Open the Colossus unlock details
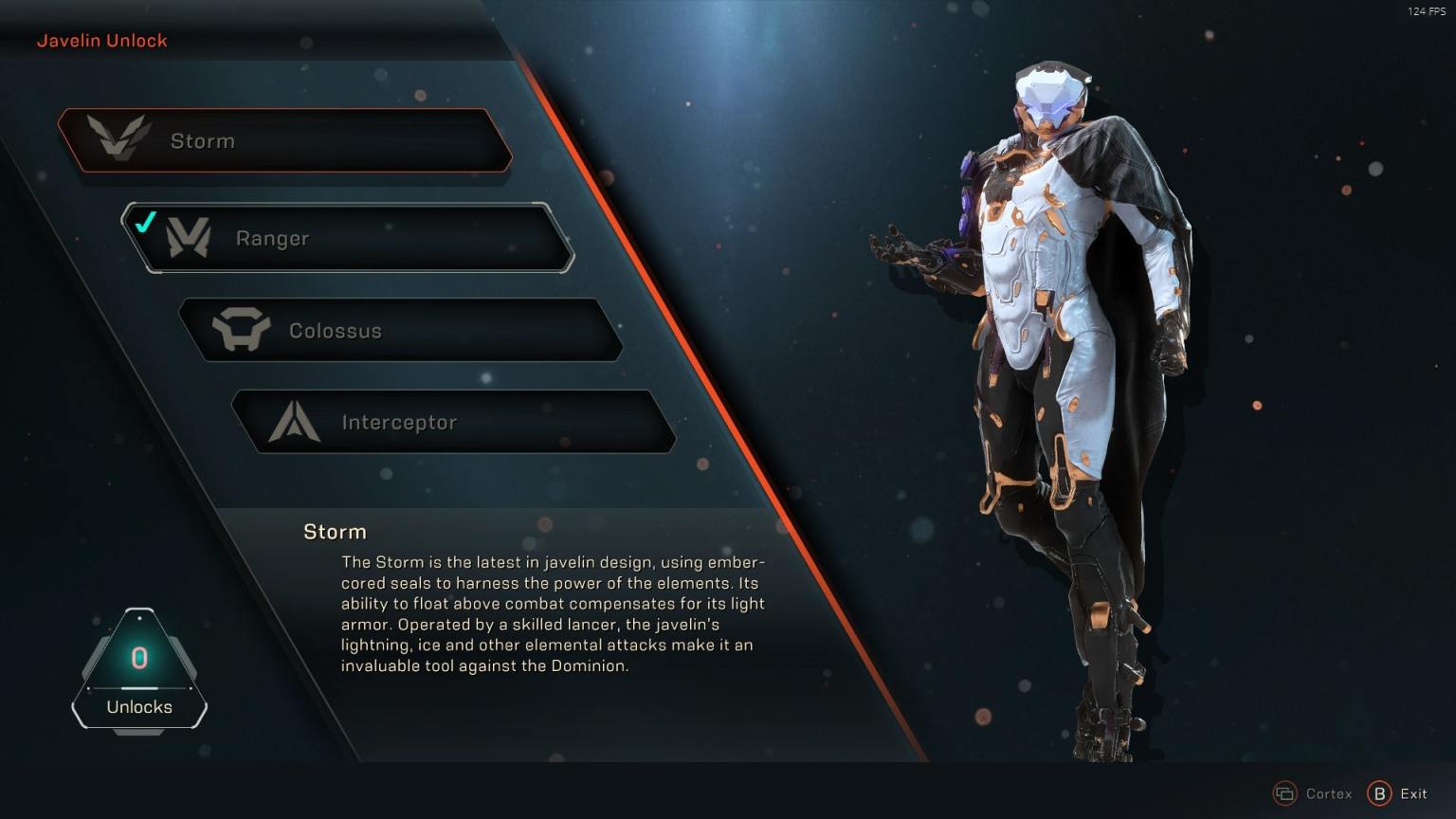Image resolution: width=1456 pixels, height=819 pixels. (408, 329)
